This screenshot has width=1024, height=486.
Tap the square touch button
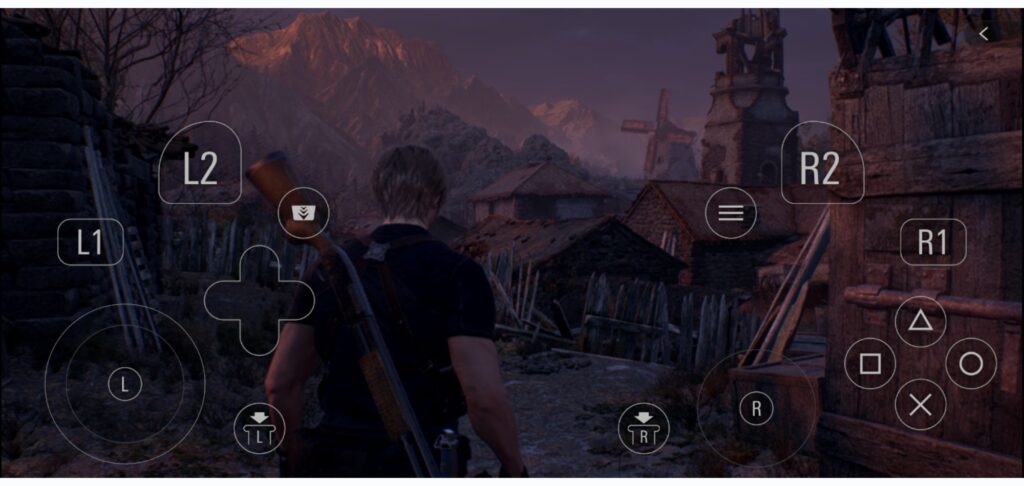pyautogui.click(x=870, y=364)
